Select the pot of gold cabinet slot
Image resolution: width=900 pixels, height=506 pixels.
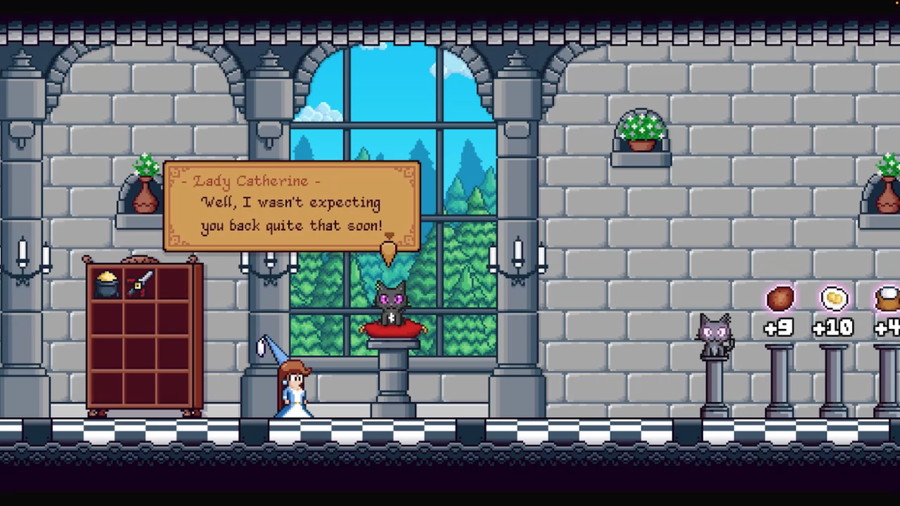[x=107, y=284]
